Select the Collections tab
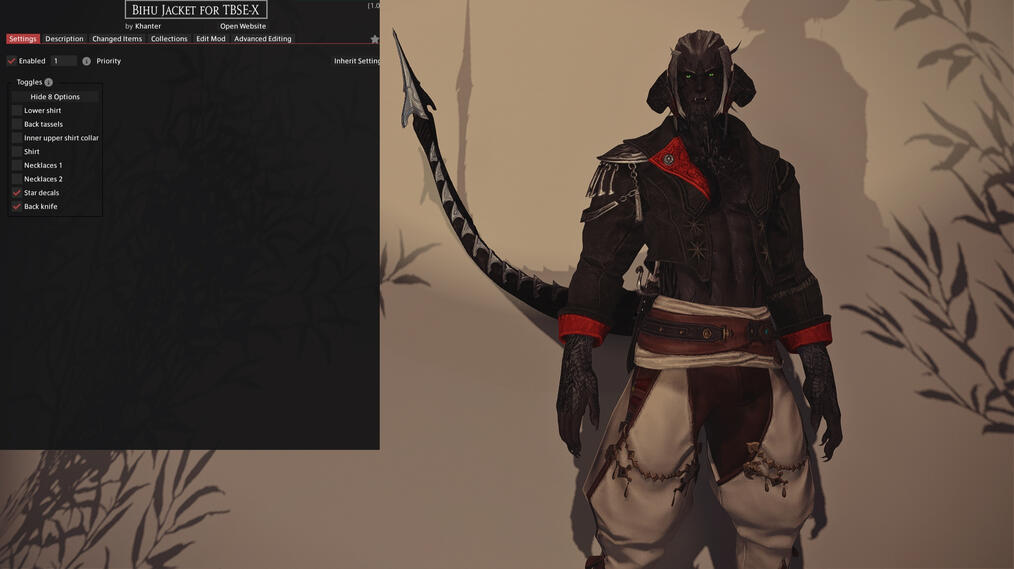1014x569 pixels. [x=169, y=39]
